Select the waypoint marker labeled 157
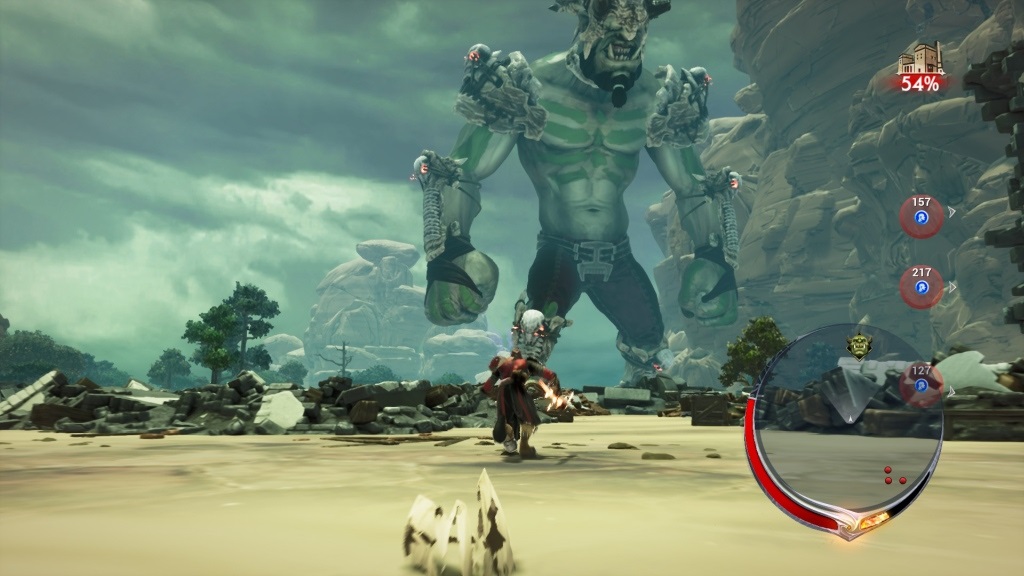 tap(921, 216)
